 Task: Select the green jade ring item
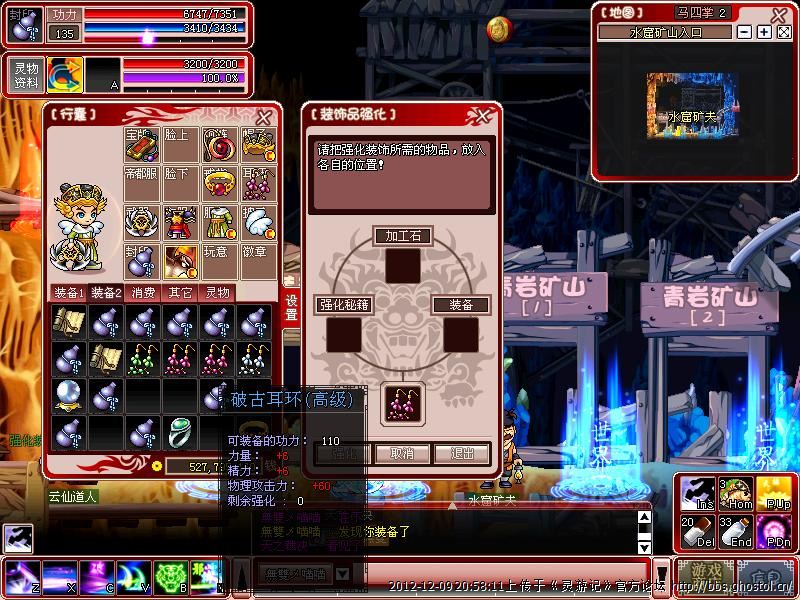point(180,433)
